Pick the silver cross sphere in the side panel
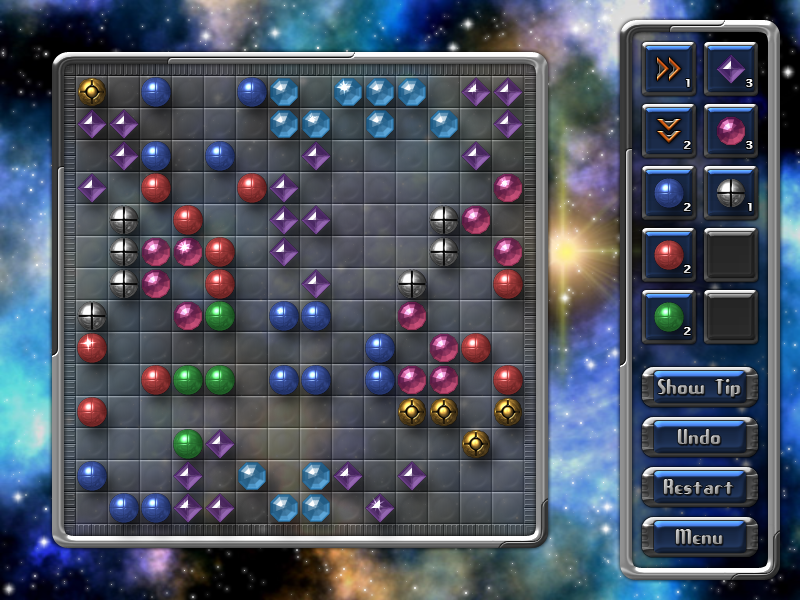Screen dimensions: 800x600 click(x=730, y=193)
